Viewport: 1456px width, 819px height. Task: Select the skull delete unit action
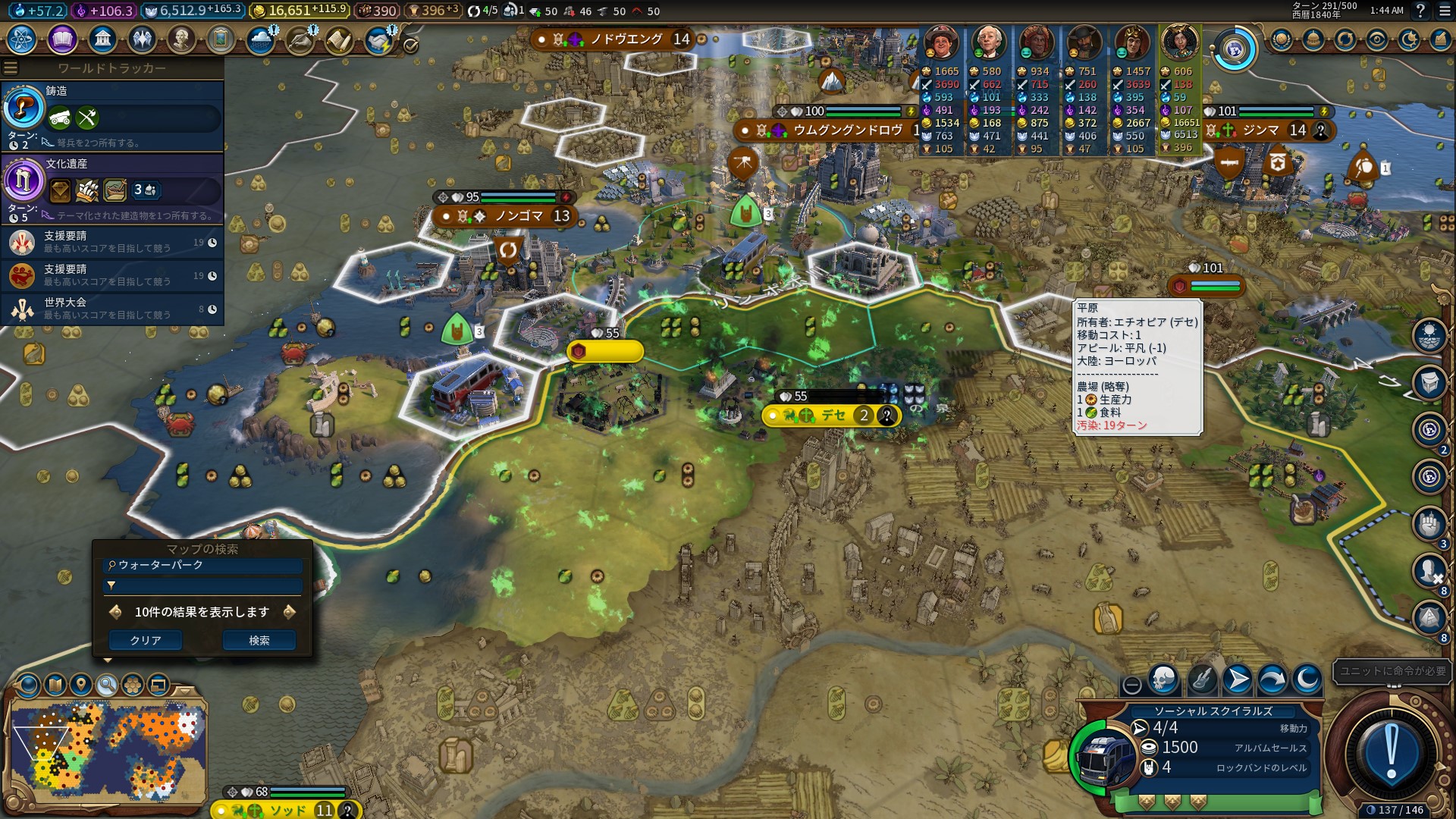(x=1163, y=679)
